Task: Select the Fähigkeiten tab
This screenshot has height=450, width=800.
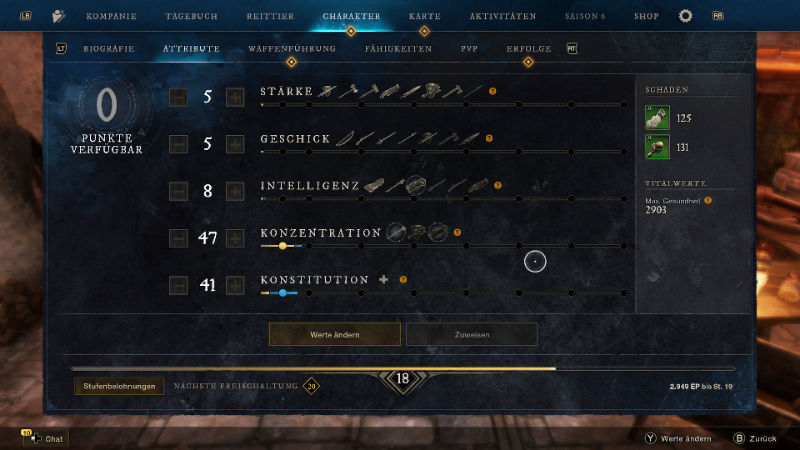Action: tap(399, 48)
